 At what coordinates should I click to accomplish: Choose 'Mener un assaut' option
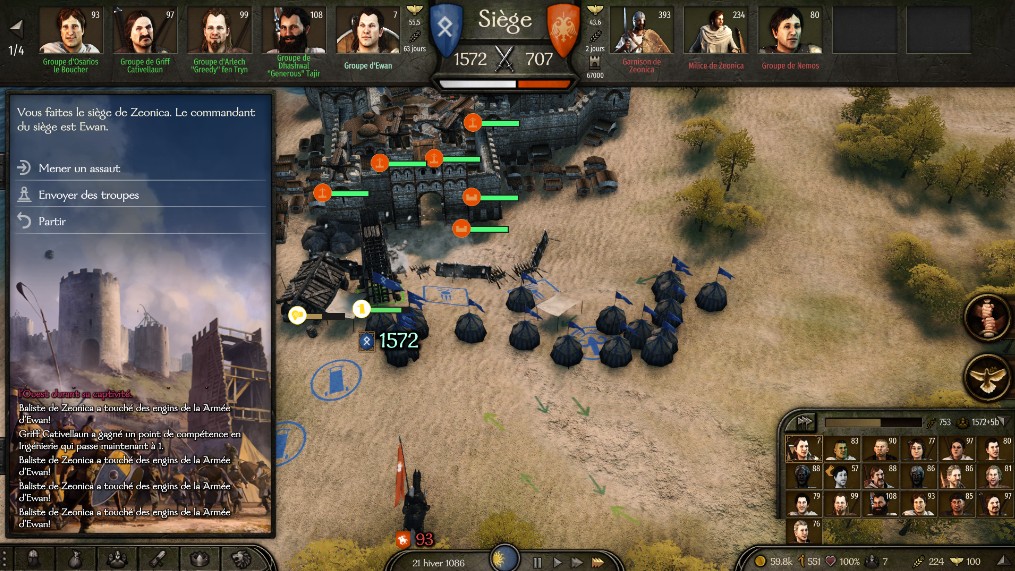click(x=78, y=169)
